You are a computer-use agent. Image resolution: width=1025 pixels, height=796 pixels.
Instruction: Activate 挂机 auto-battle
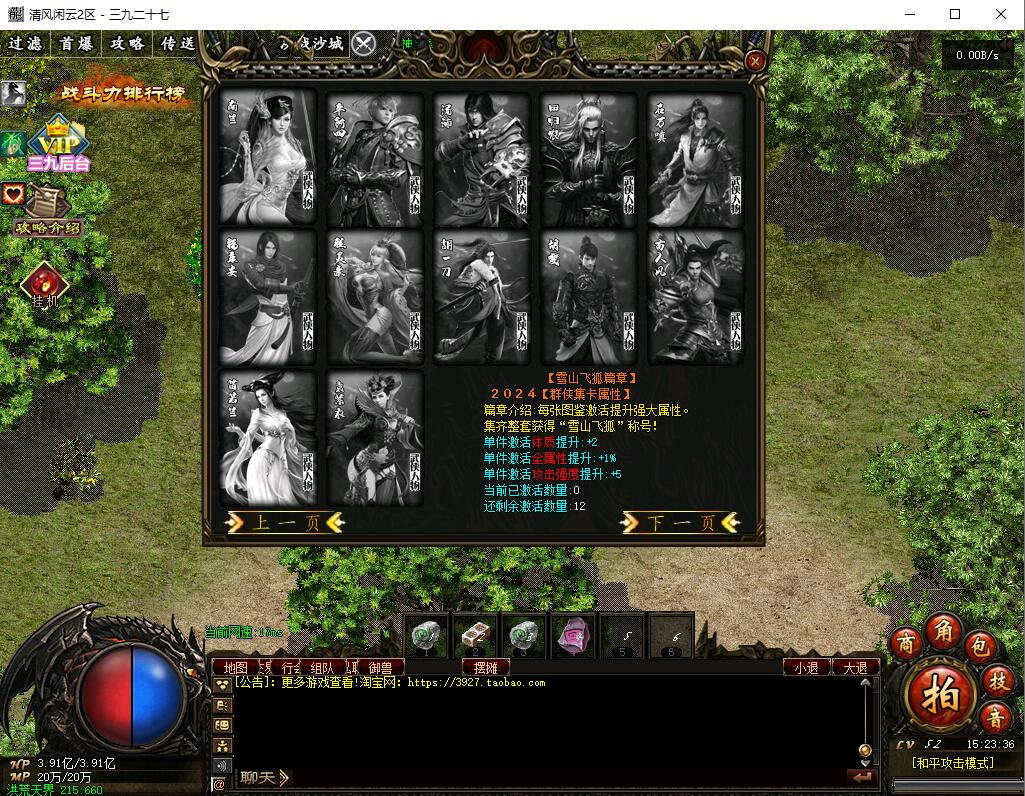pos(45,285)
